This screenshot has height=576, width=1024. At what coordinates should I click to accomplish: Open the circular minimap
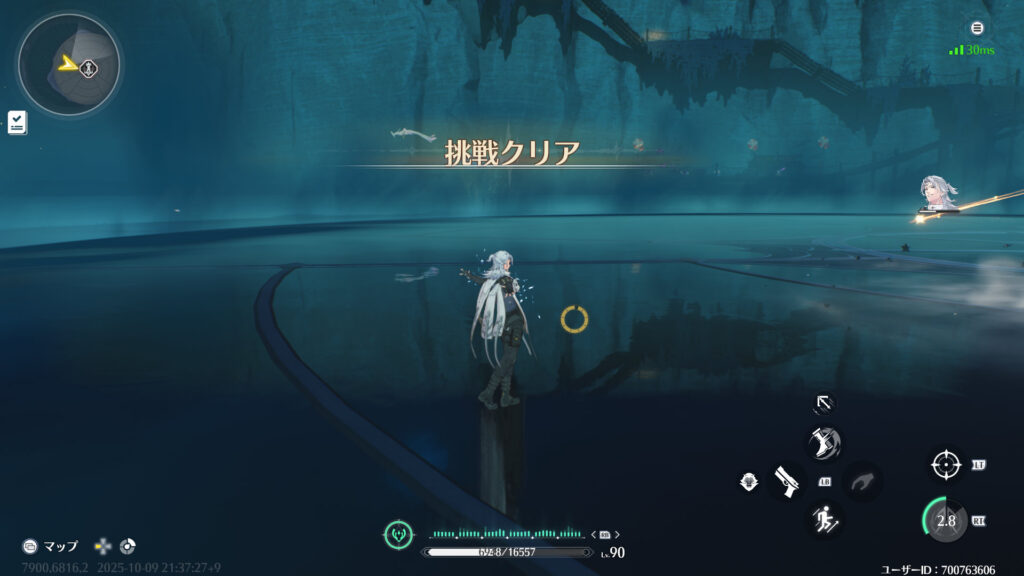[x=68, y=66]
